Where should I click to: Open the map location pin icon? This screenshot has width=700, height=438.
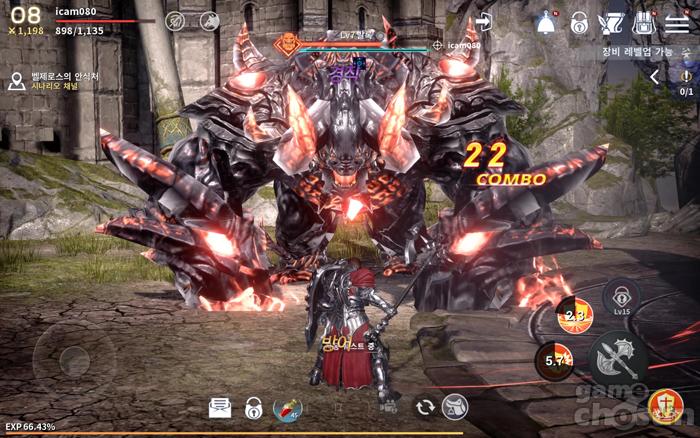16,81
